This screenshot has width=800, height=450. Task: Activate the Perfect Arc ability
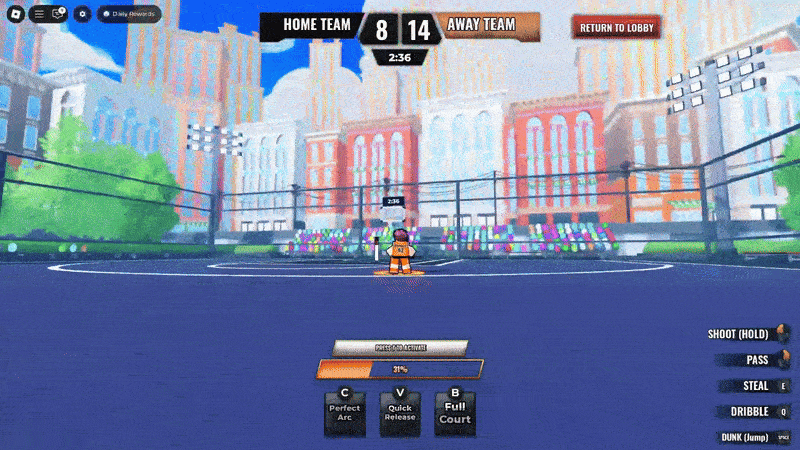click(x=345, y=411)
